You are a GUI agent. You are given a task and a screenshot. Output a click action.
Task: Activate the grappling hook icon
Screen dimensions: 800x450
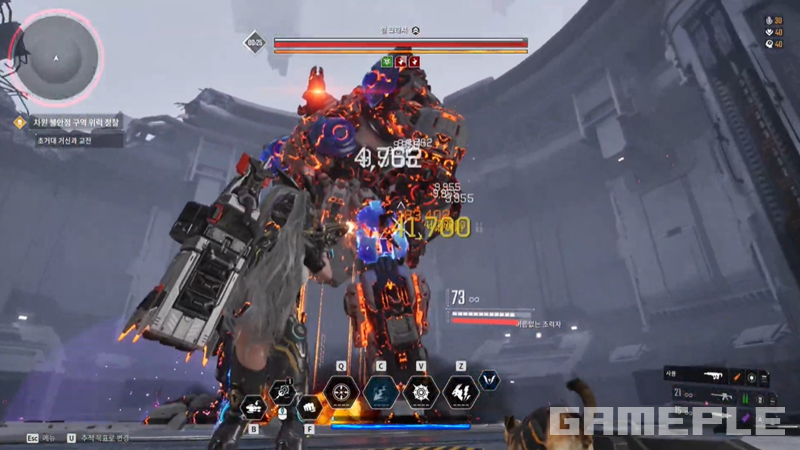click(283, 391)
